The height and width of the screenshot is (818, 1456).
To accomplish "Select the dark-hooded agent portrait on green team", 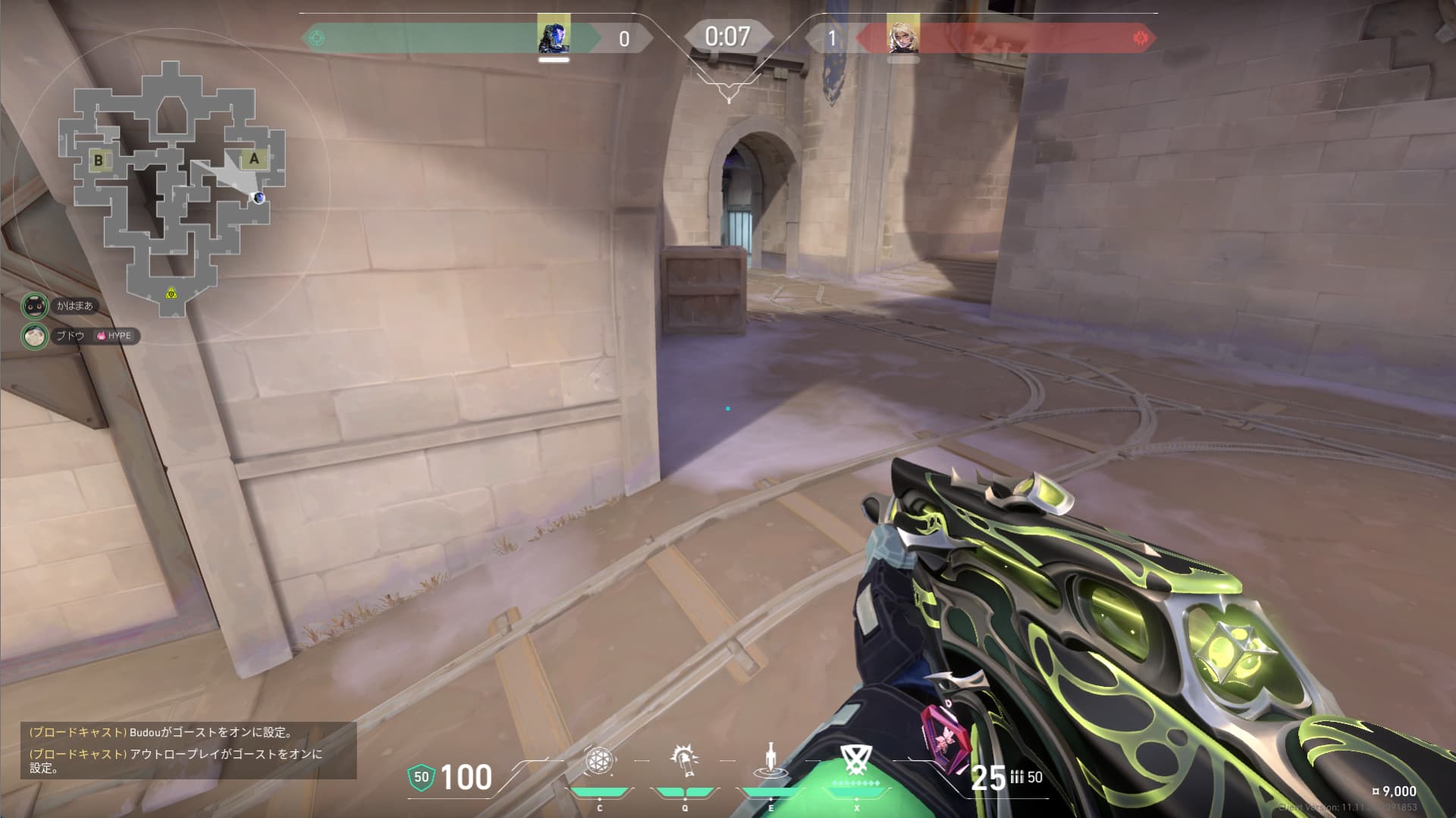I will tap(554, 36).
